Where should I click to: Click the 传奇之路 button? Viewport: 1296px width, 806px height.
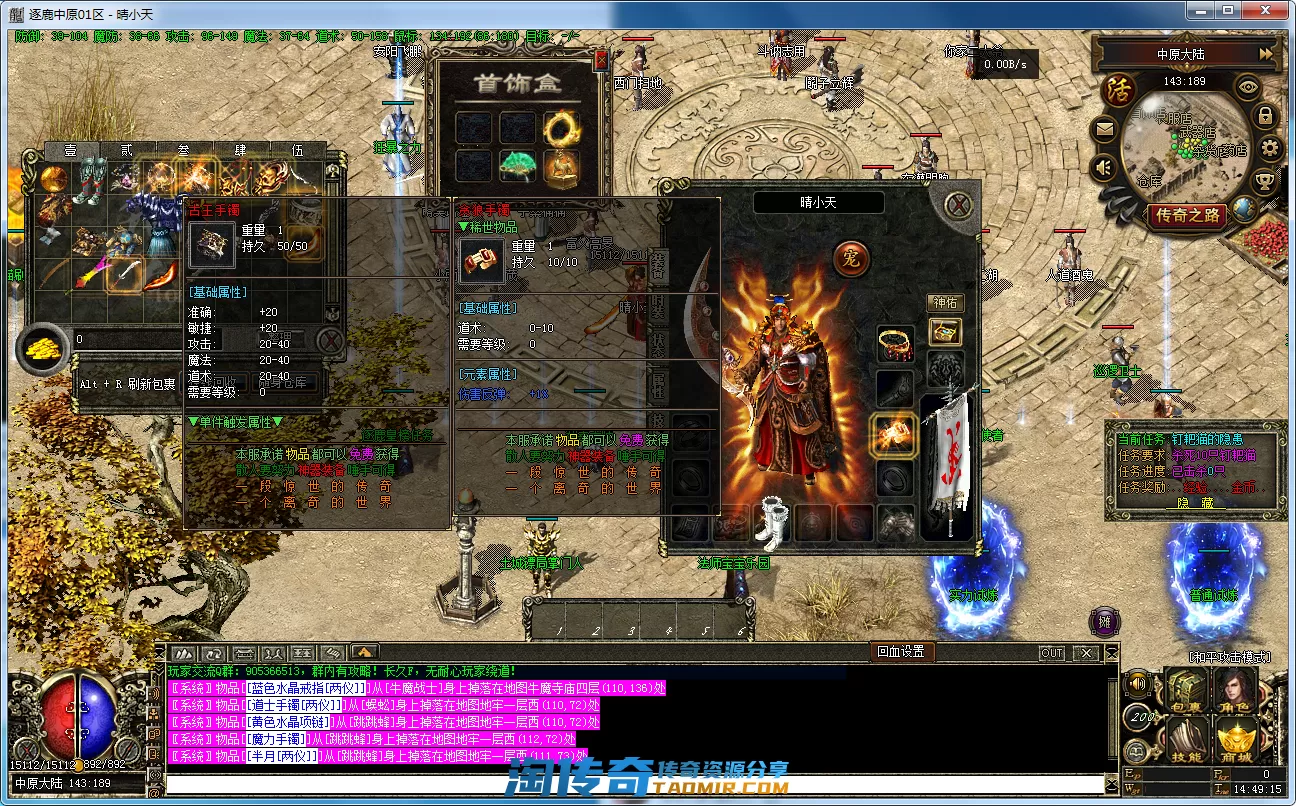coord(1187,215)
